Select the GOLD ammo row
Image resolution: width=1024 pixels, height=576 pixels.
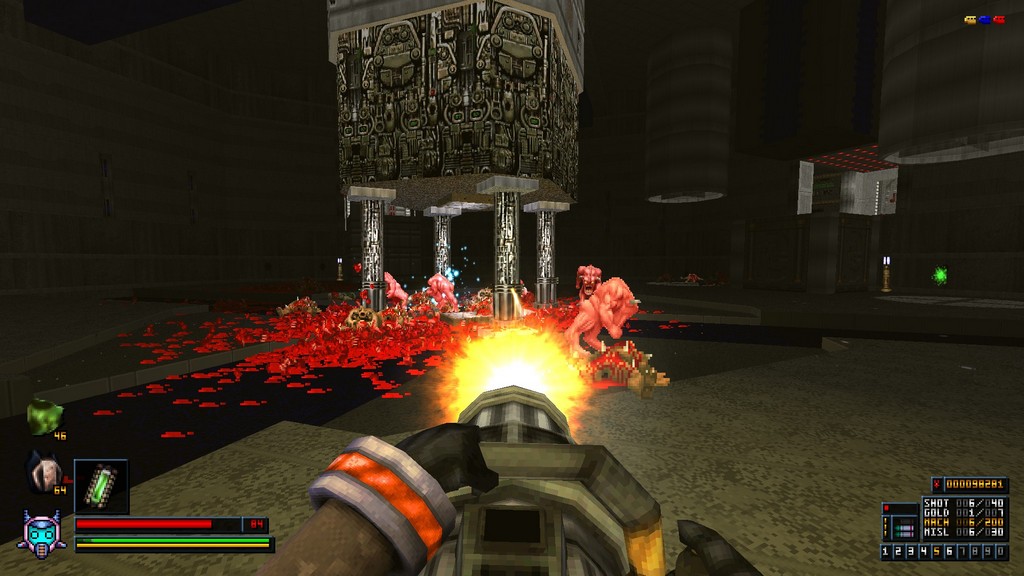point(964,512)
